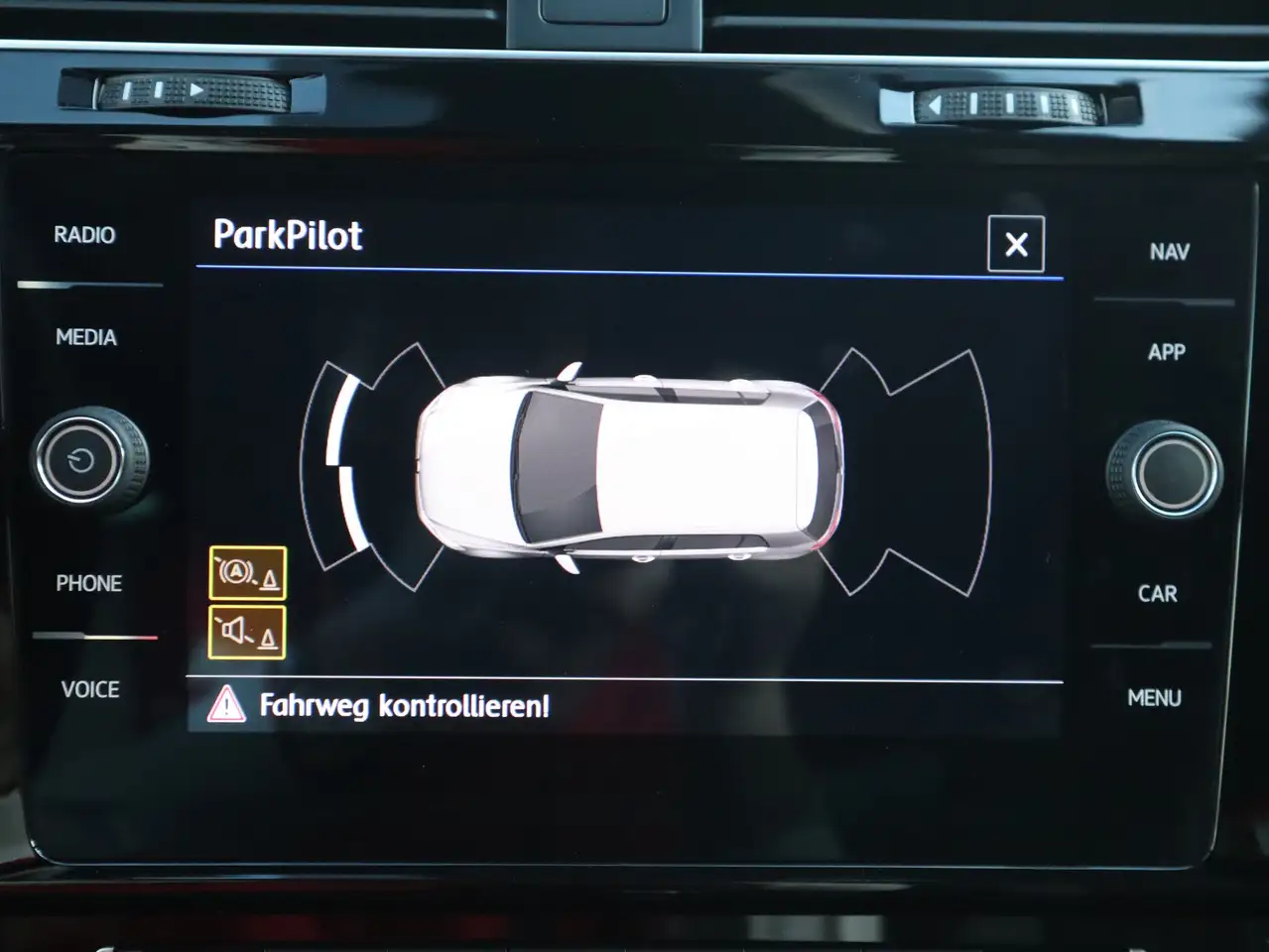Open the main MENU
Screen dimensions: 1269x952
1154,698
